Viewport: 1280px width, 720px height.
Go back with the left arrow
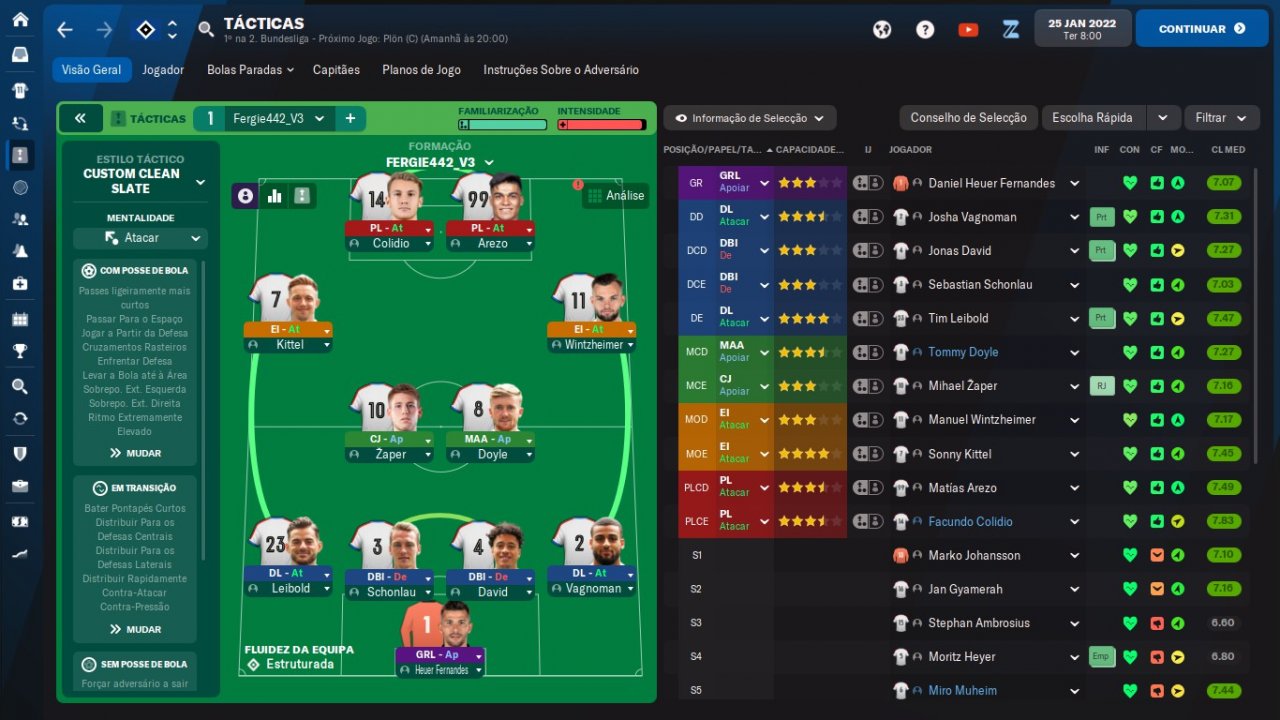coord(65,30)
